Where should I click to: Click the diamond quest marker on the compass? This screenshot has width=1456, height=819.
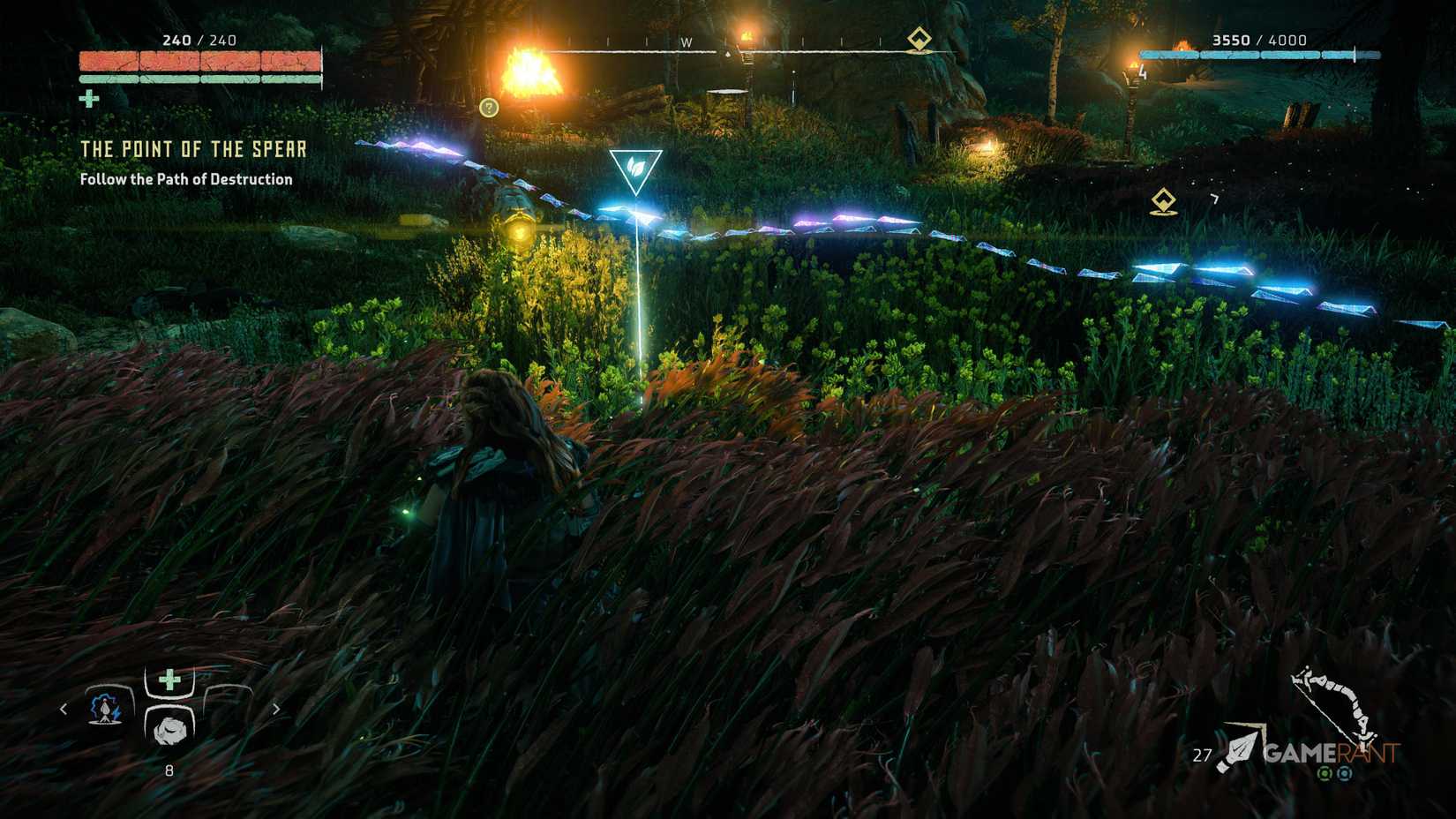coord(919,38)
